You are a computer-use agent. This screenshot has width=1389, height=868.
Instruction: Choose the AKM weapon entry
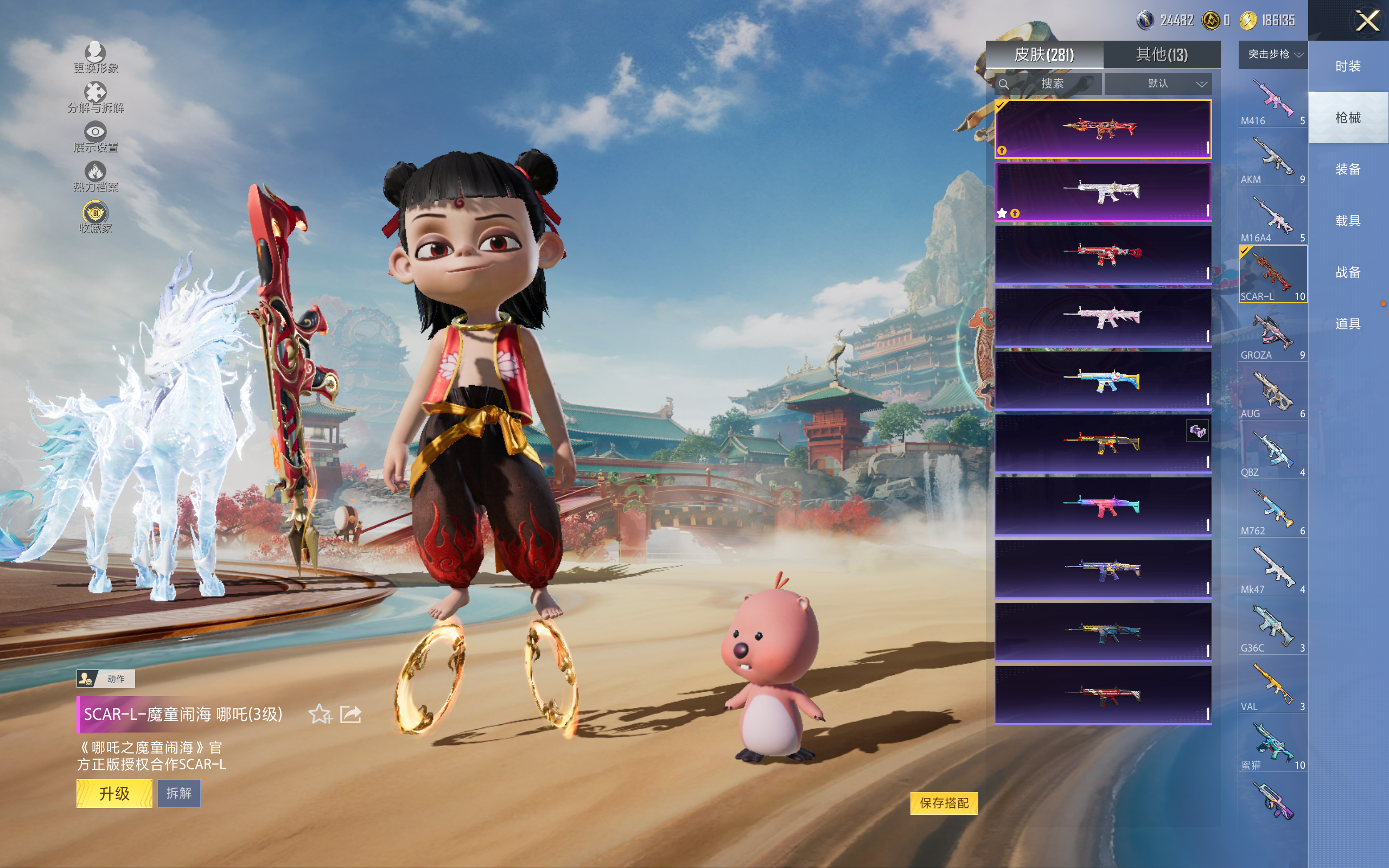1272,159
